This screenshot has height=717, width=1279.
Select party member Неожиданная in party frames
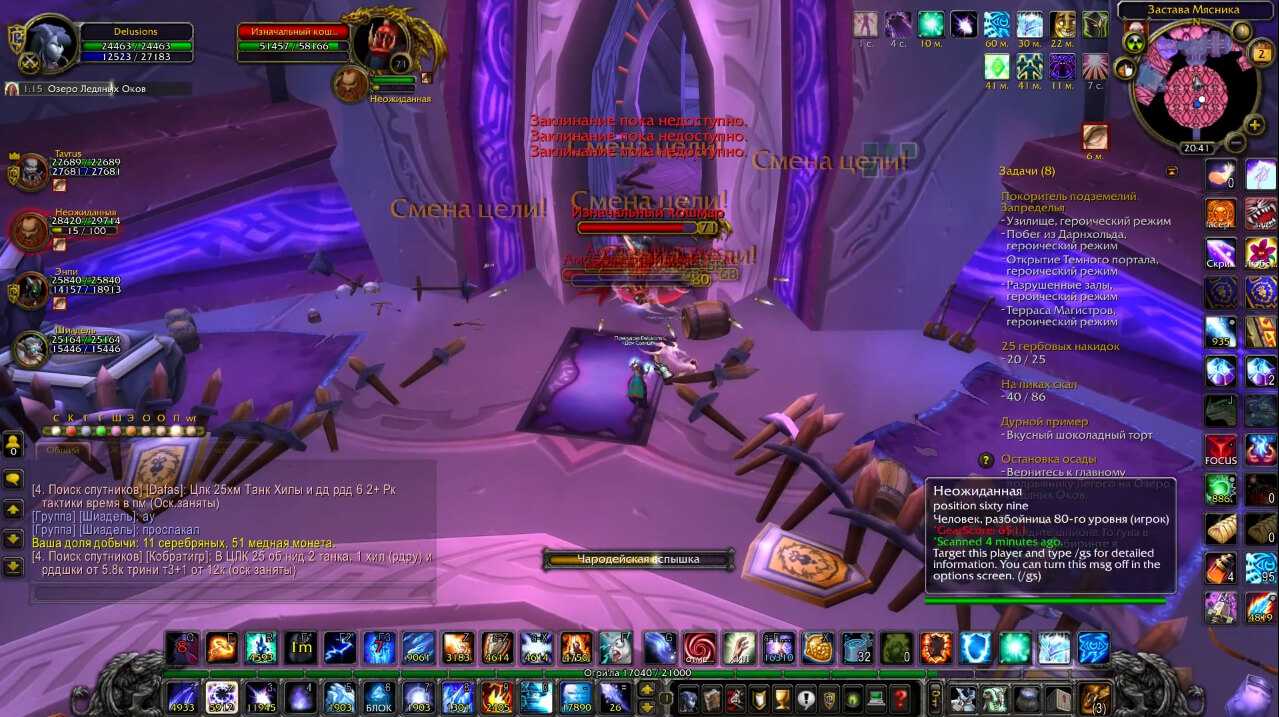point(28,231)
